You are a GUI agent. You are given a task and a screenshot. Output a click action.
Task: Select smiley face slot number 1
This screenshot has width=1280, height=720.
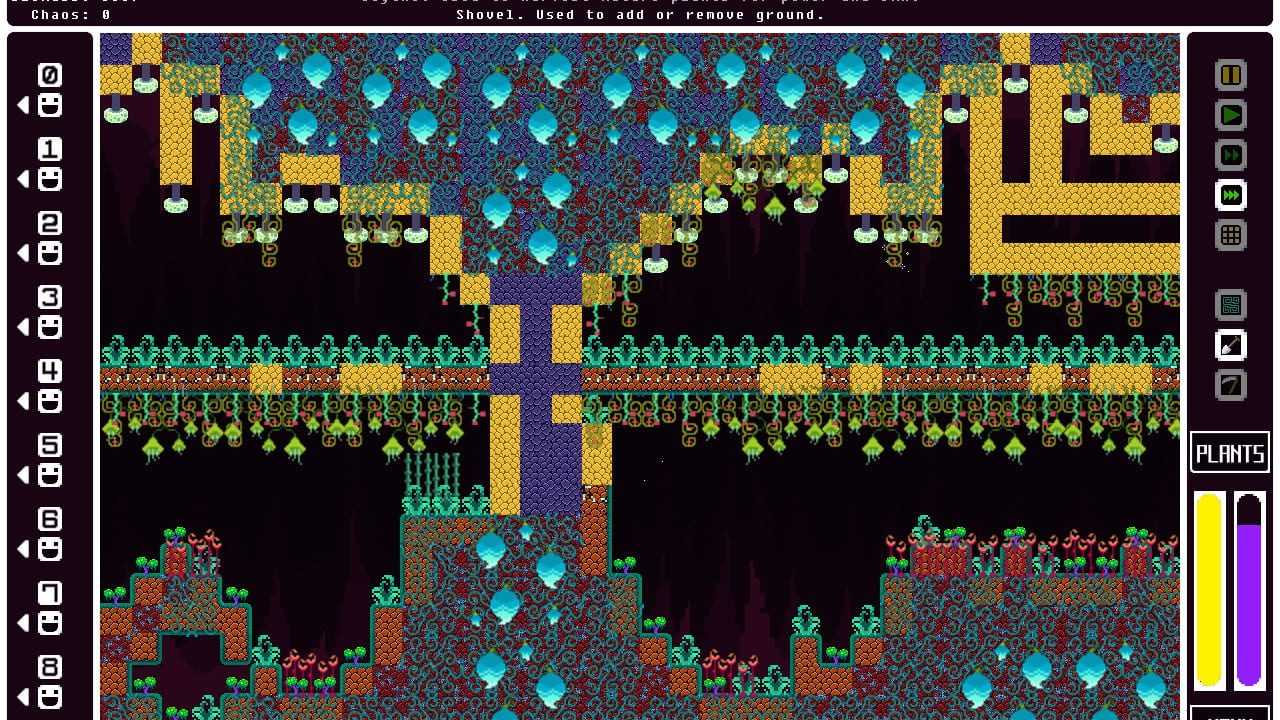49,179
